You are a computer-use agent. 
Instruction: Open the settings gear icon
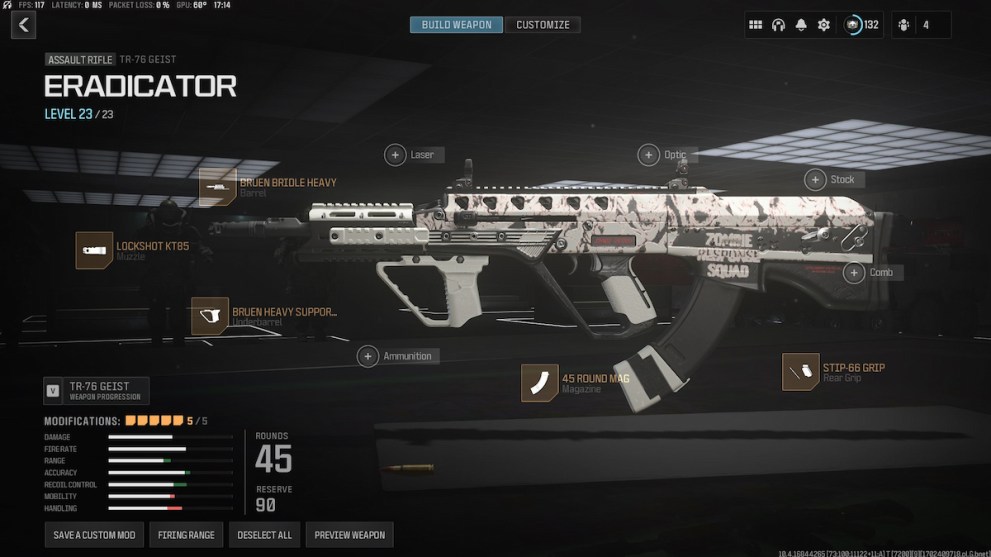824,25
